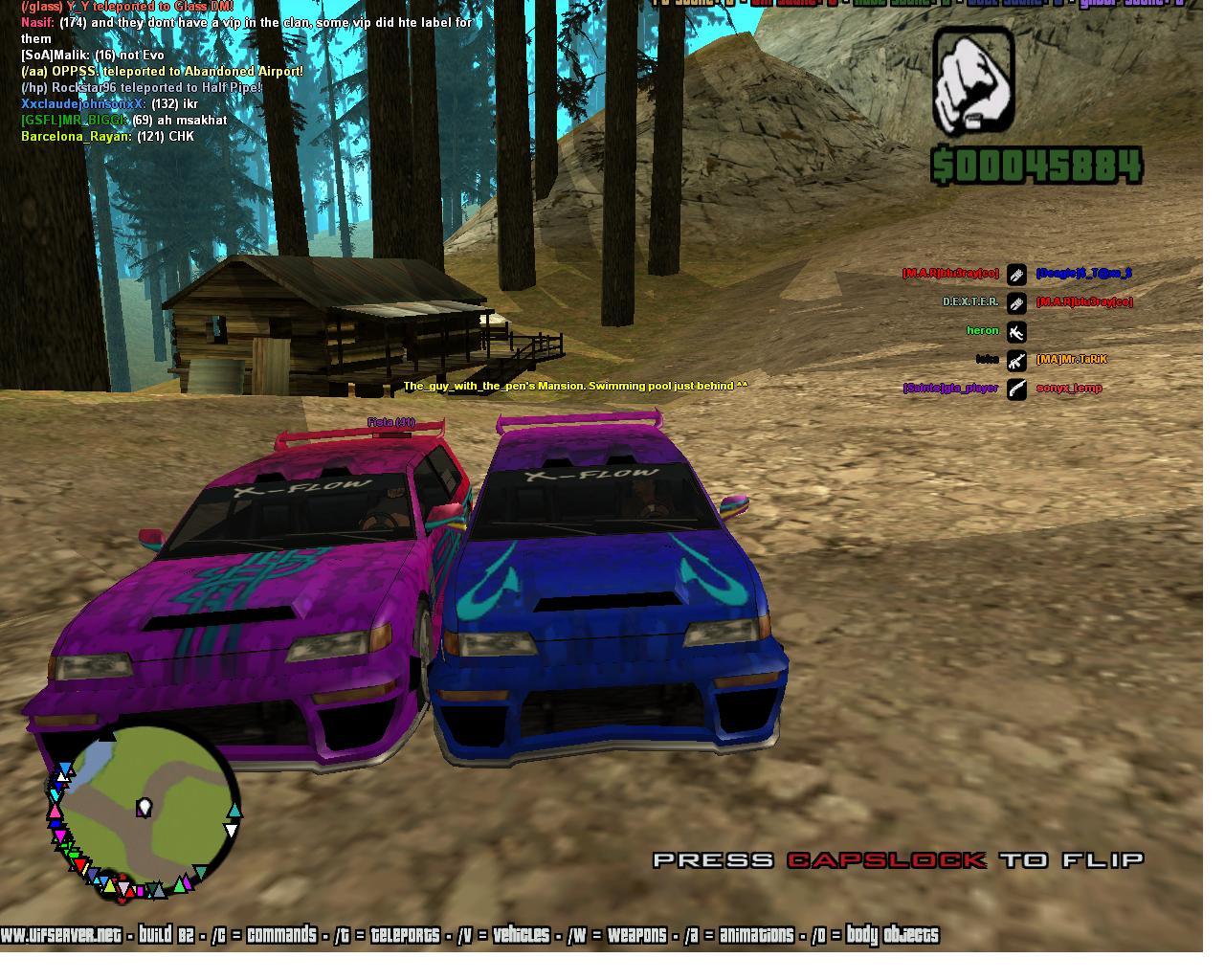The height and width of the screenshot is (980, 1225).
Task: Click D.E.X.T.E.R. in the kill list
Action: (x=970, y=302)
